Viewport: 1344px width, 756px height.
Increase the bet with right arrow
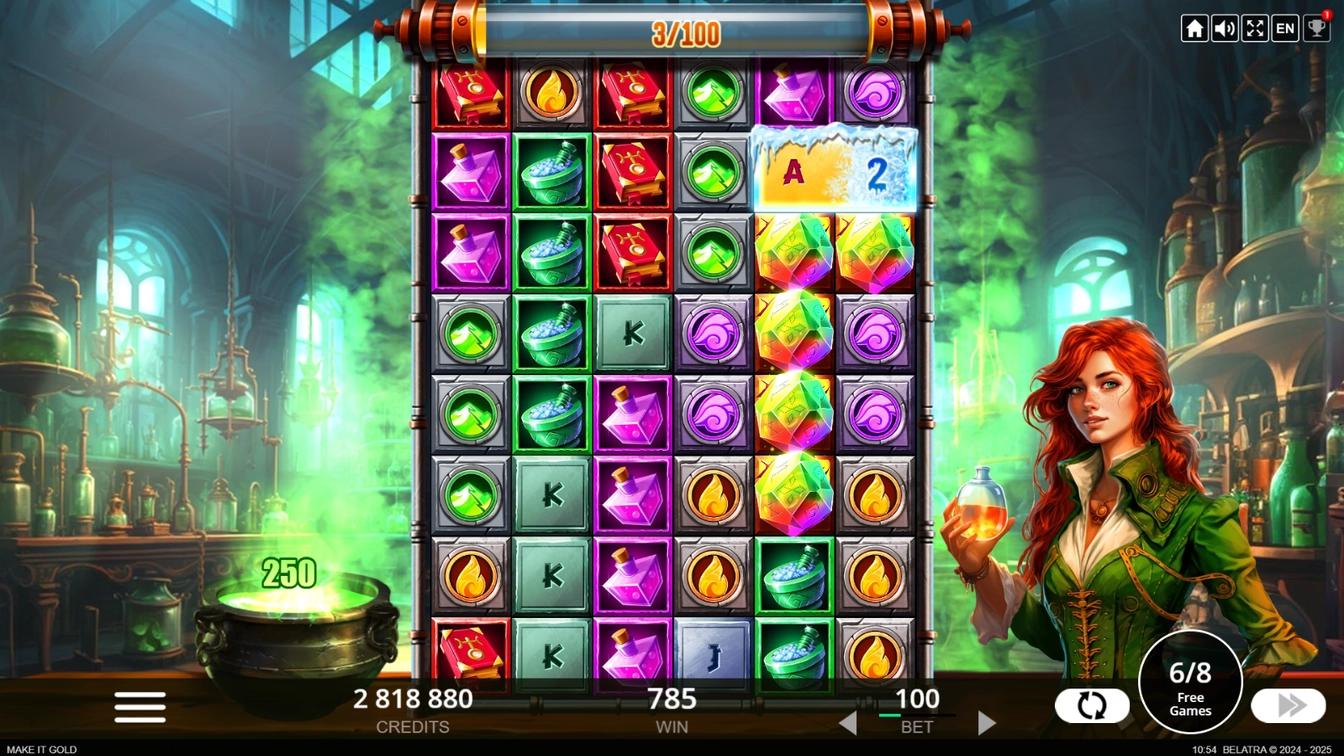986,722
